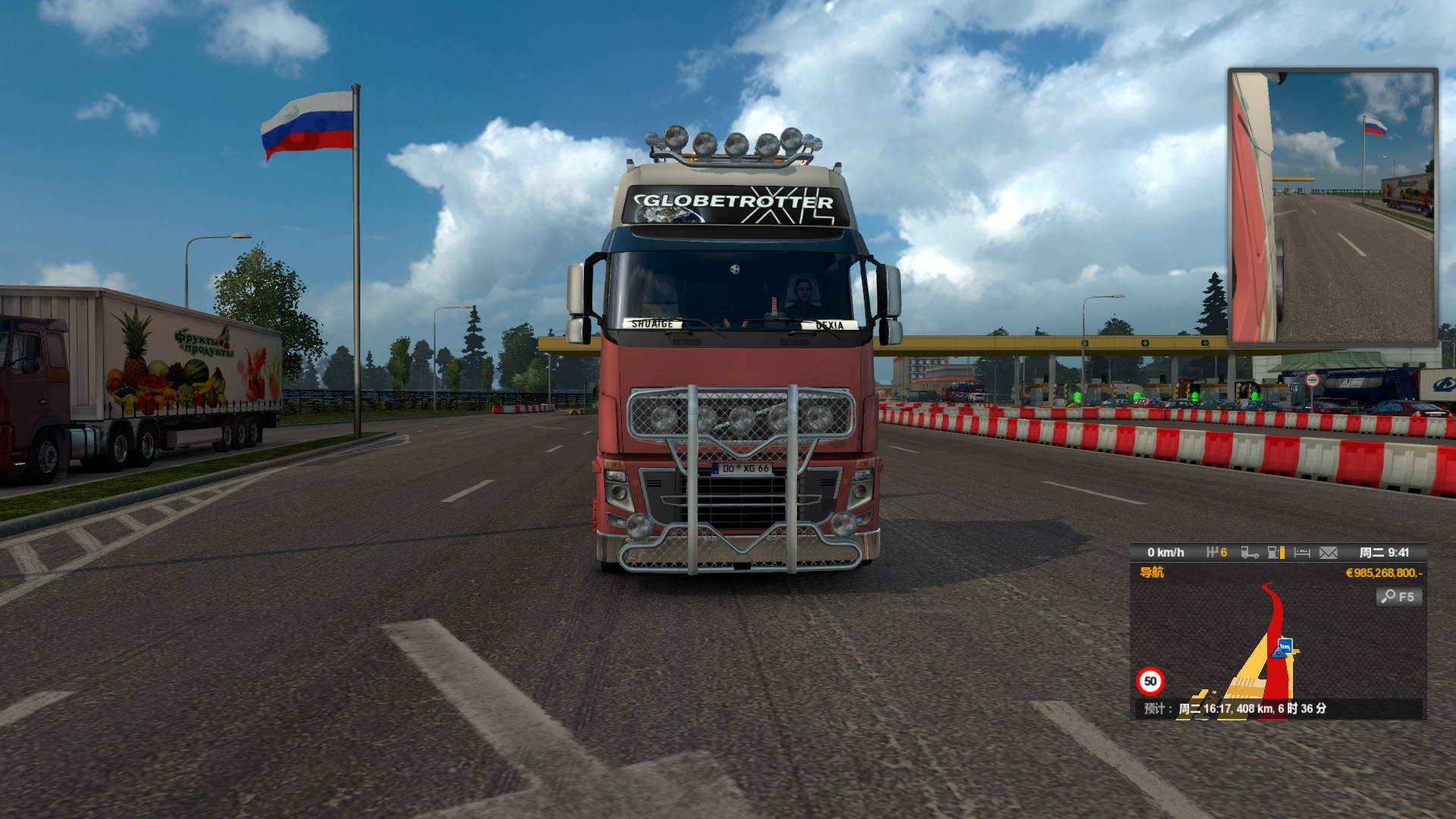Select the blue rest stop marker on the minimap
This screenshot has width=1456, height=819.
click(x=1285, y=647)
